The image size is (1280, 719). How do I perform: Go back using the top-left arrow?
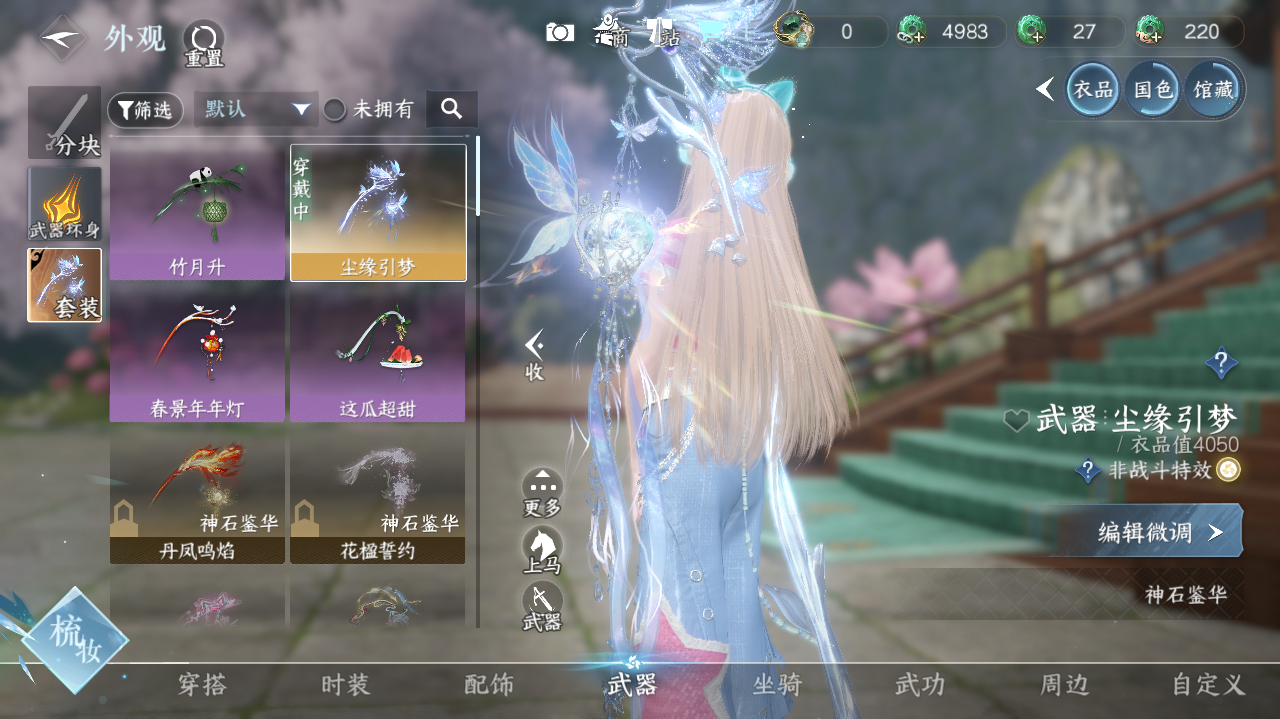tap(63, 38)
